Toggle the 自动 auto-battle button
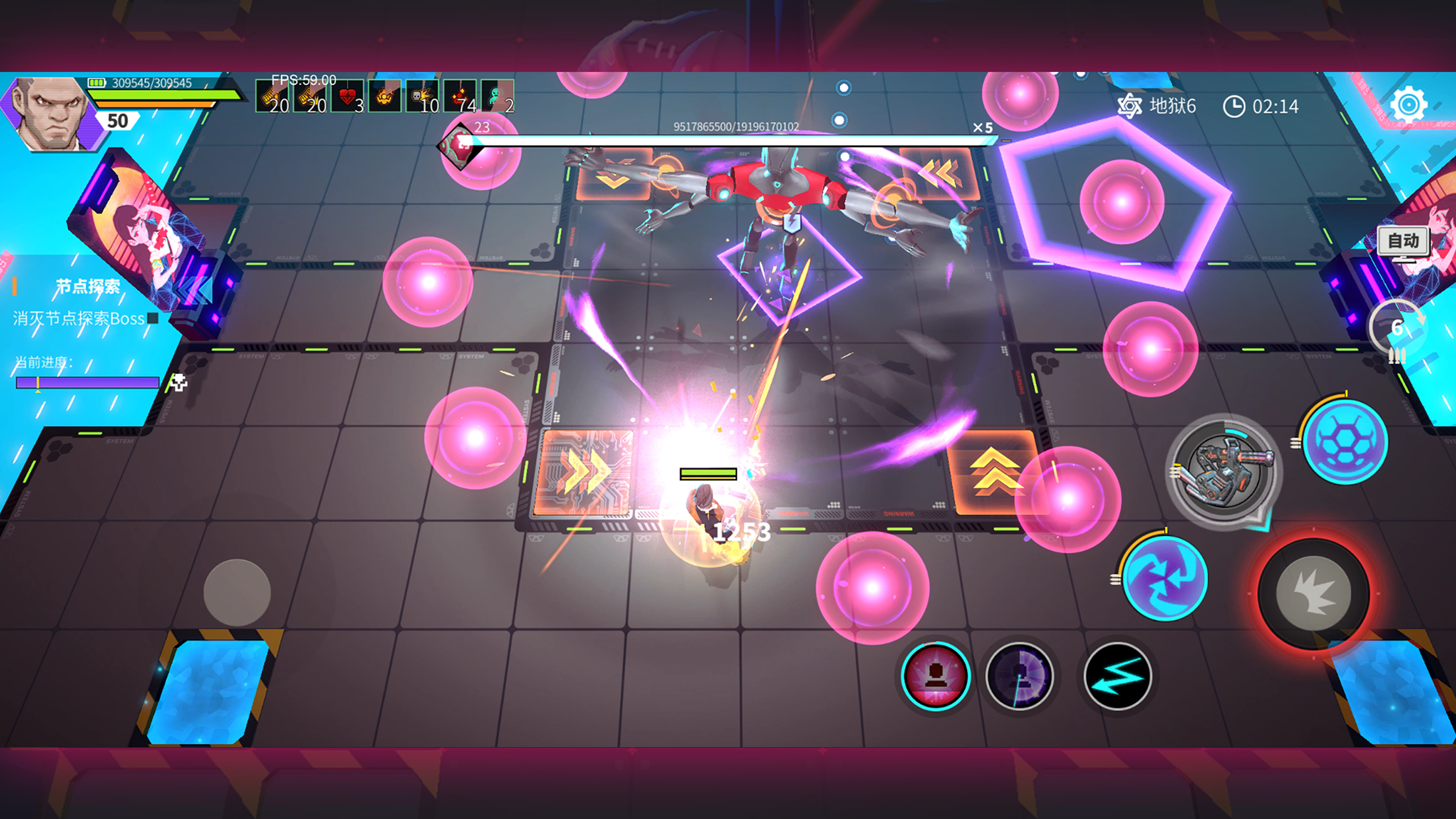 pos(1403,241)
